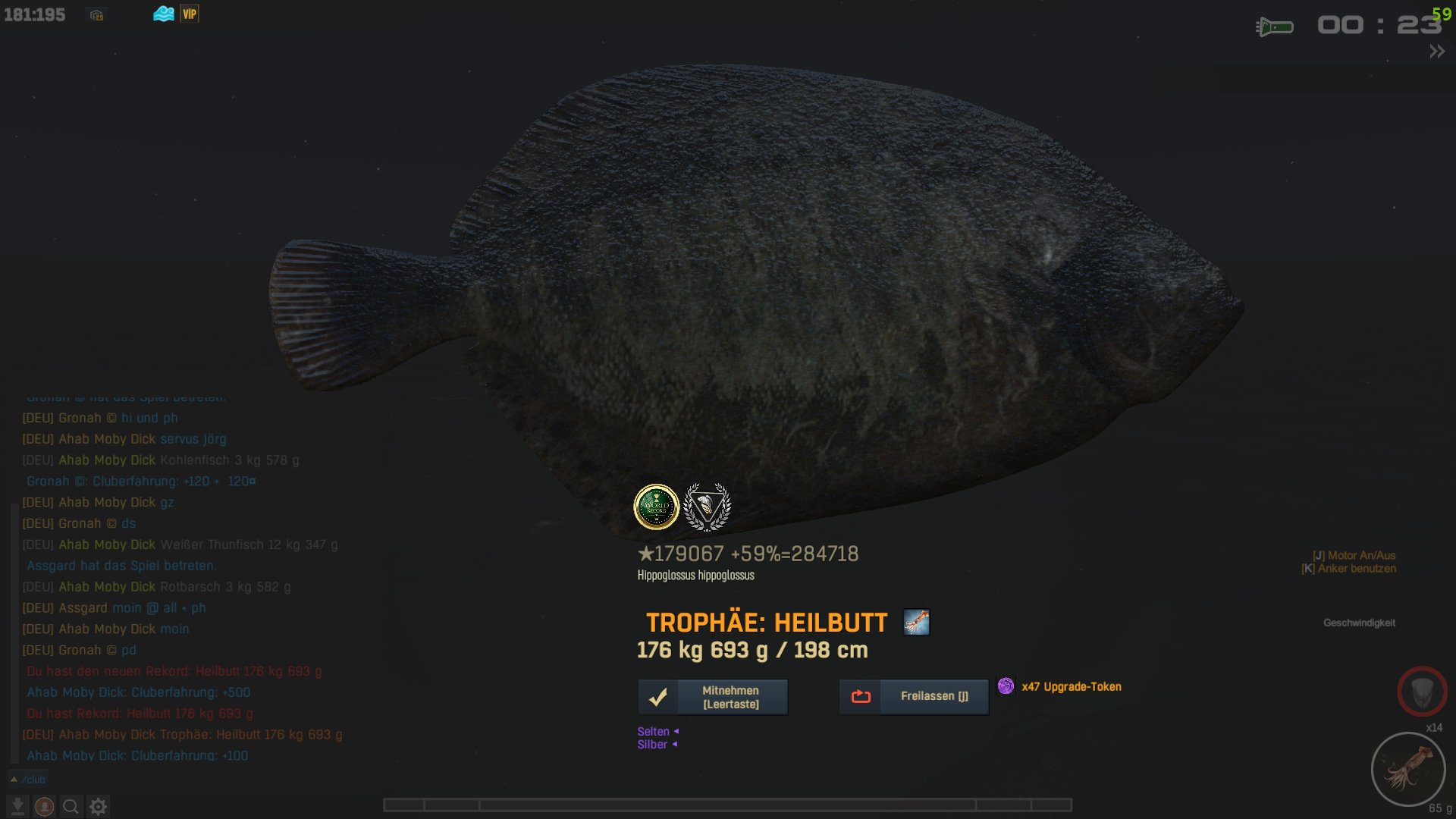Select the keep net slot
Viewport: 1456px width, 819px height.
[x=1422, y=691]
